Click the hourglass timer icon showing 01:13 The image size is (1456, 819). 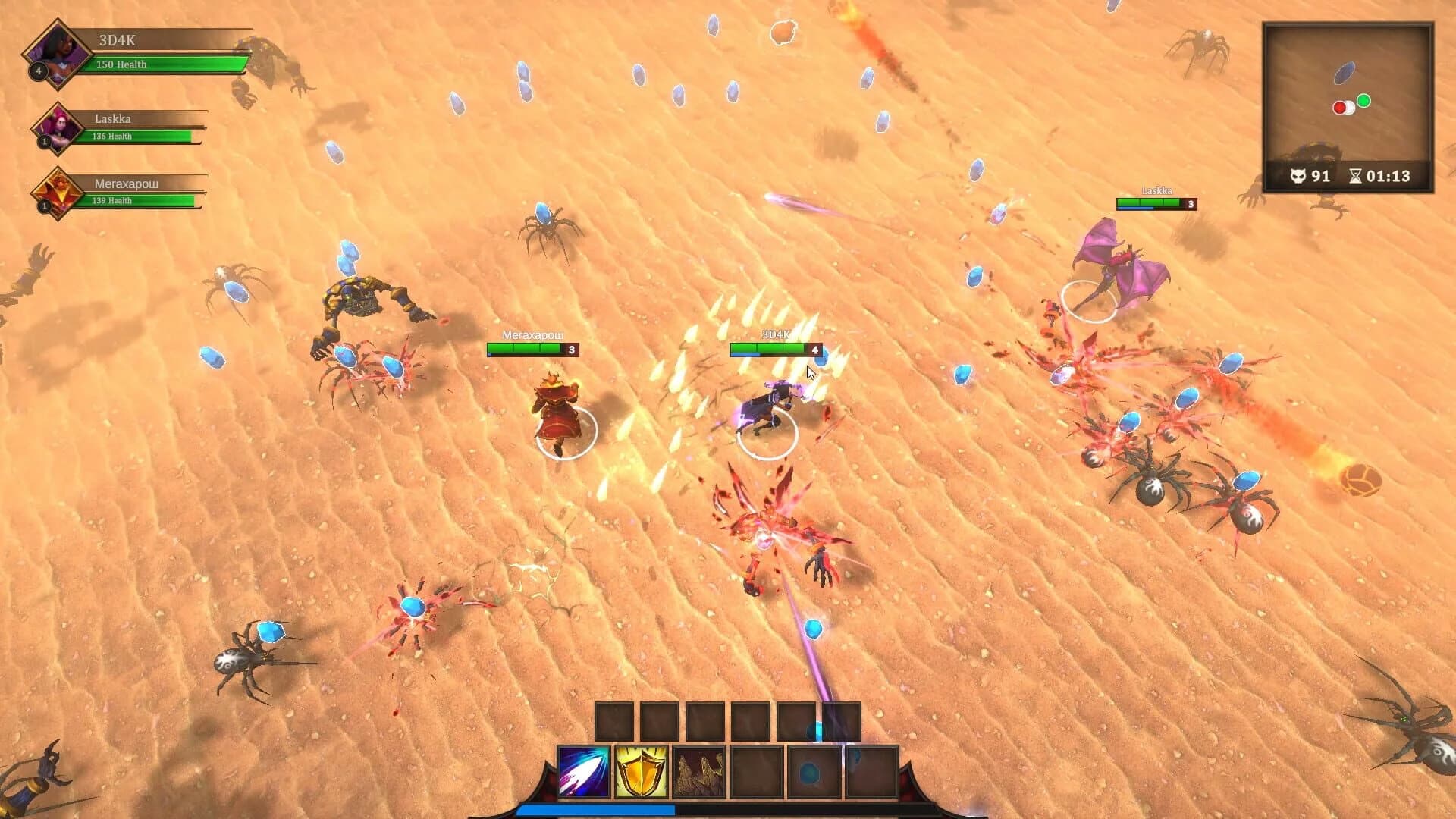1356,176
